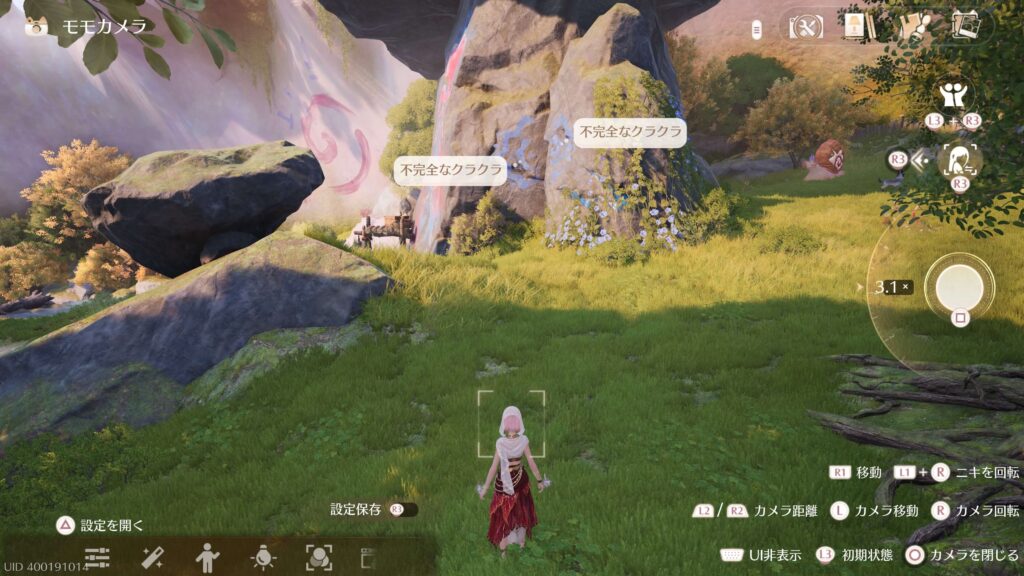Click the モモカメラ camera title icon

[37, 26]
